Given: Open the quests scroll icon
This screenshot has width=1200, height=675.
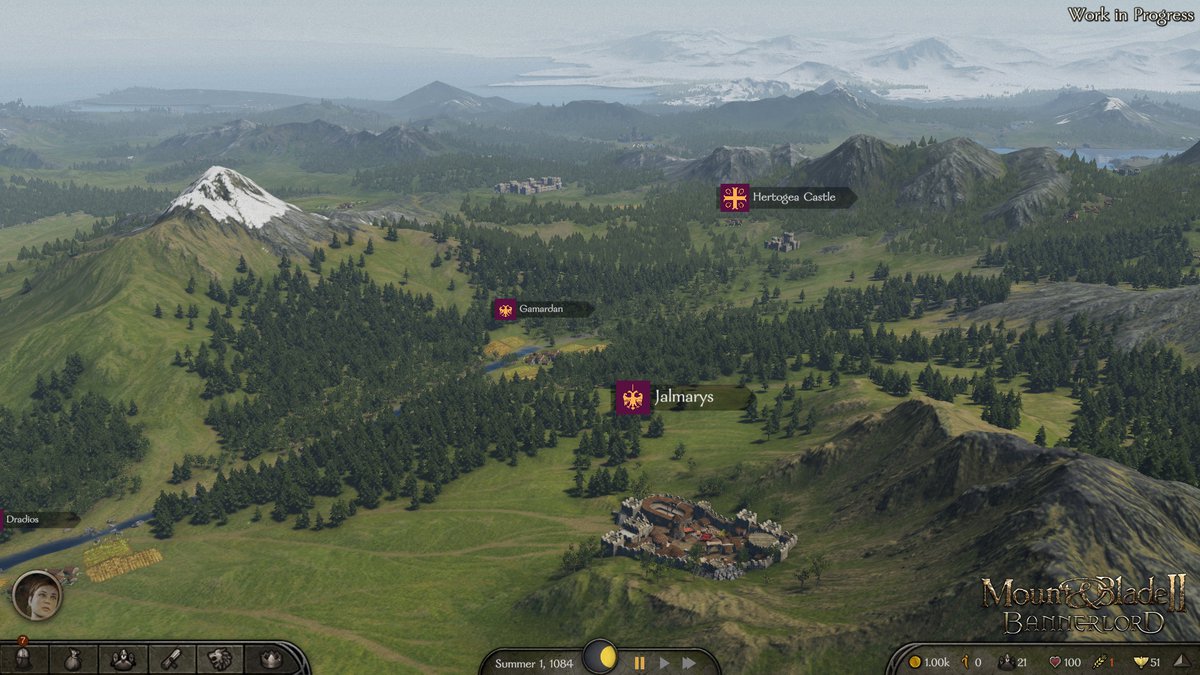Looking at the screenshot, I should 171,659.
